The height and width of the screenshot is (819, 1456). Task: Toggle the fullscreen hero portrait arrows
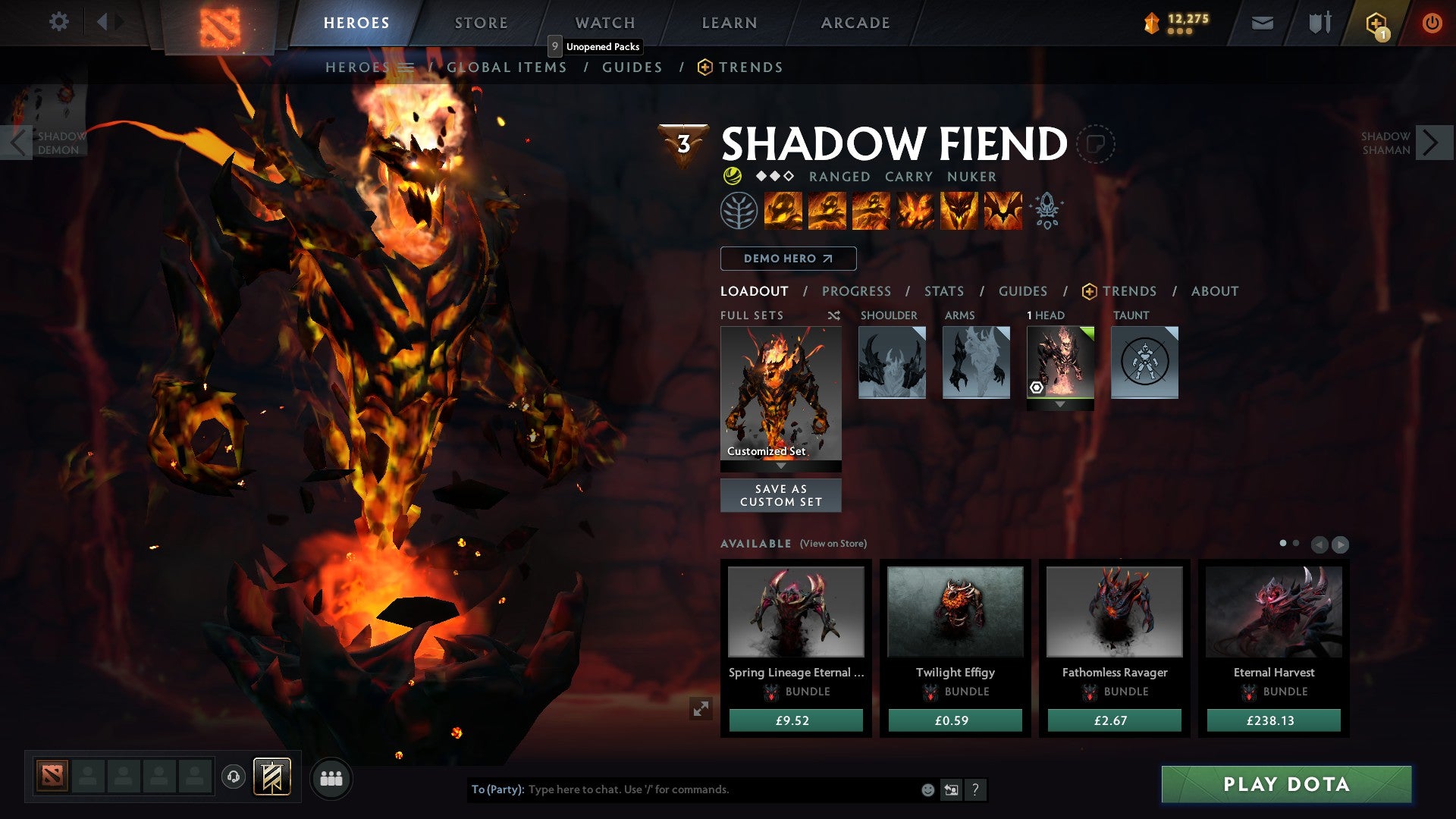(701, 707)
